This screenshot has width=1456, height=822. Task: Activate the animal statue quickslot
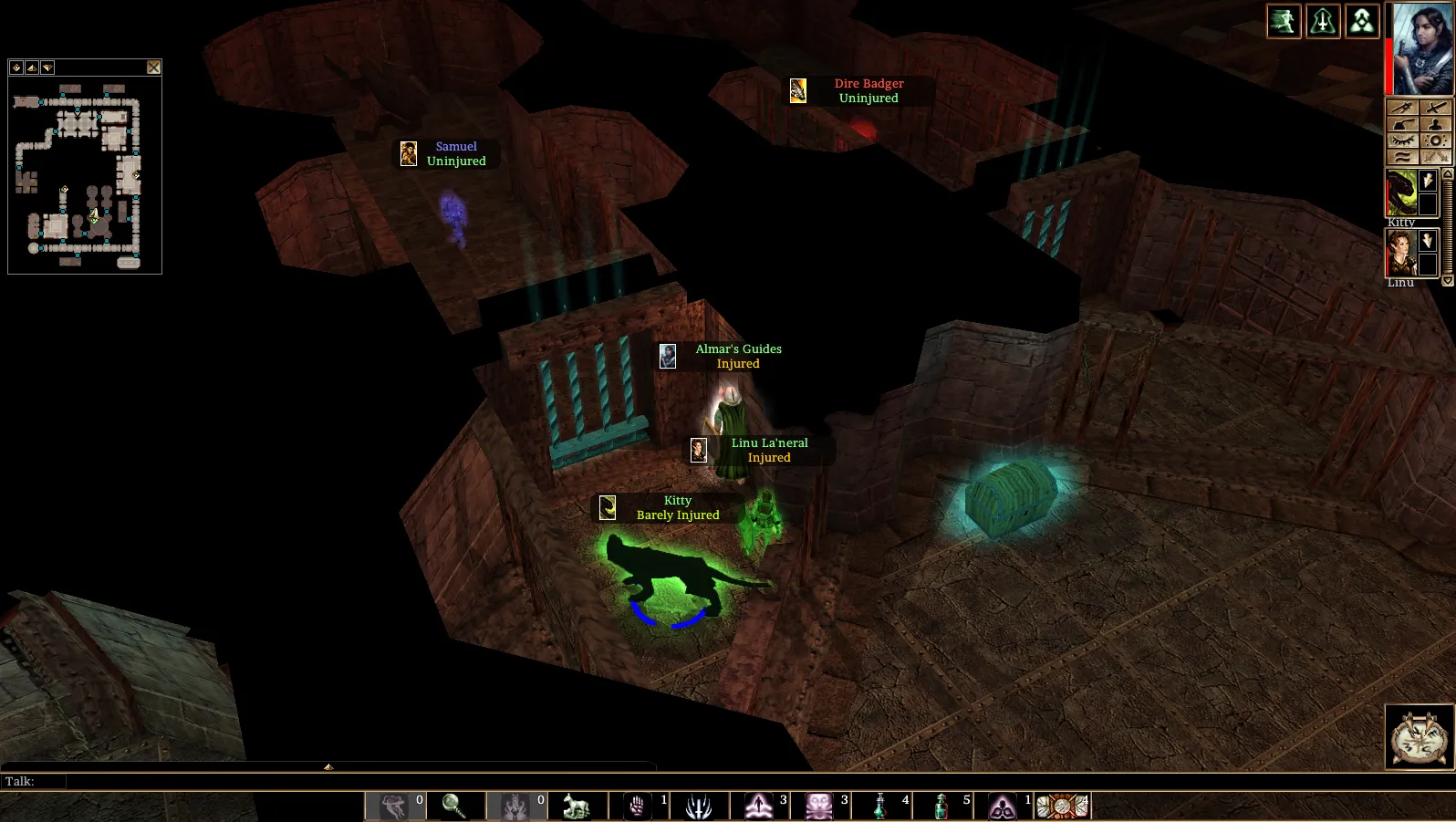(576, 806)
